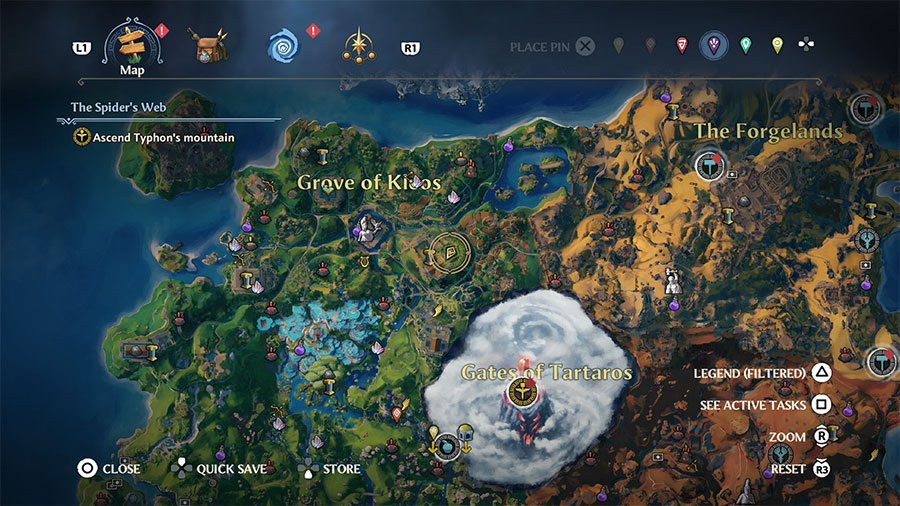Choose the red map pin
Screen dimensions: 900x506
682,45
